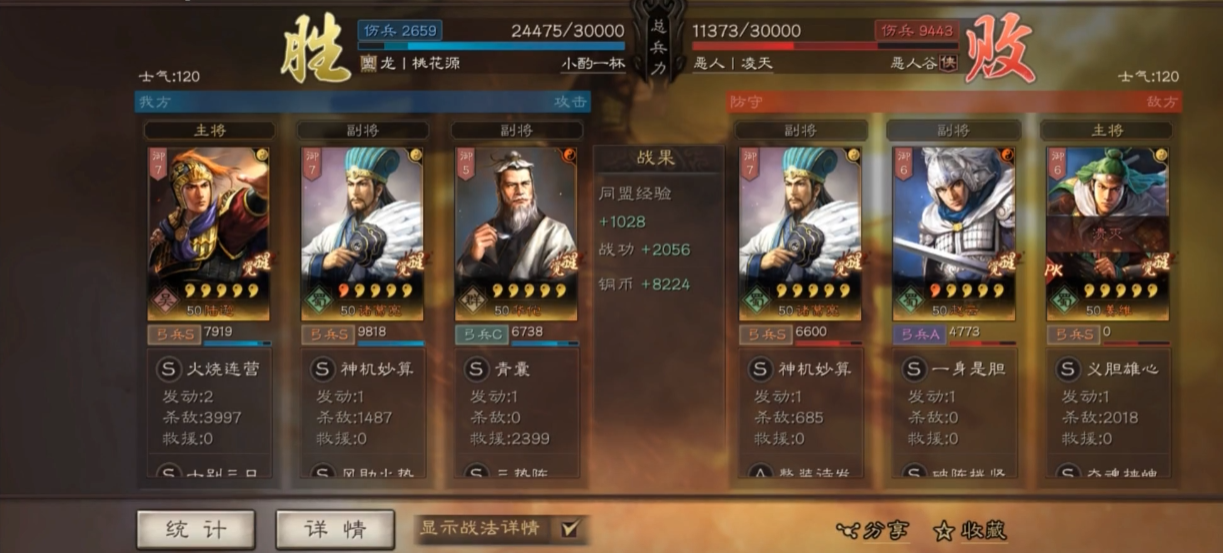Open the 统计 statistics button
Viewport: 1223px width, 553px height.
(x=196, y=529)
